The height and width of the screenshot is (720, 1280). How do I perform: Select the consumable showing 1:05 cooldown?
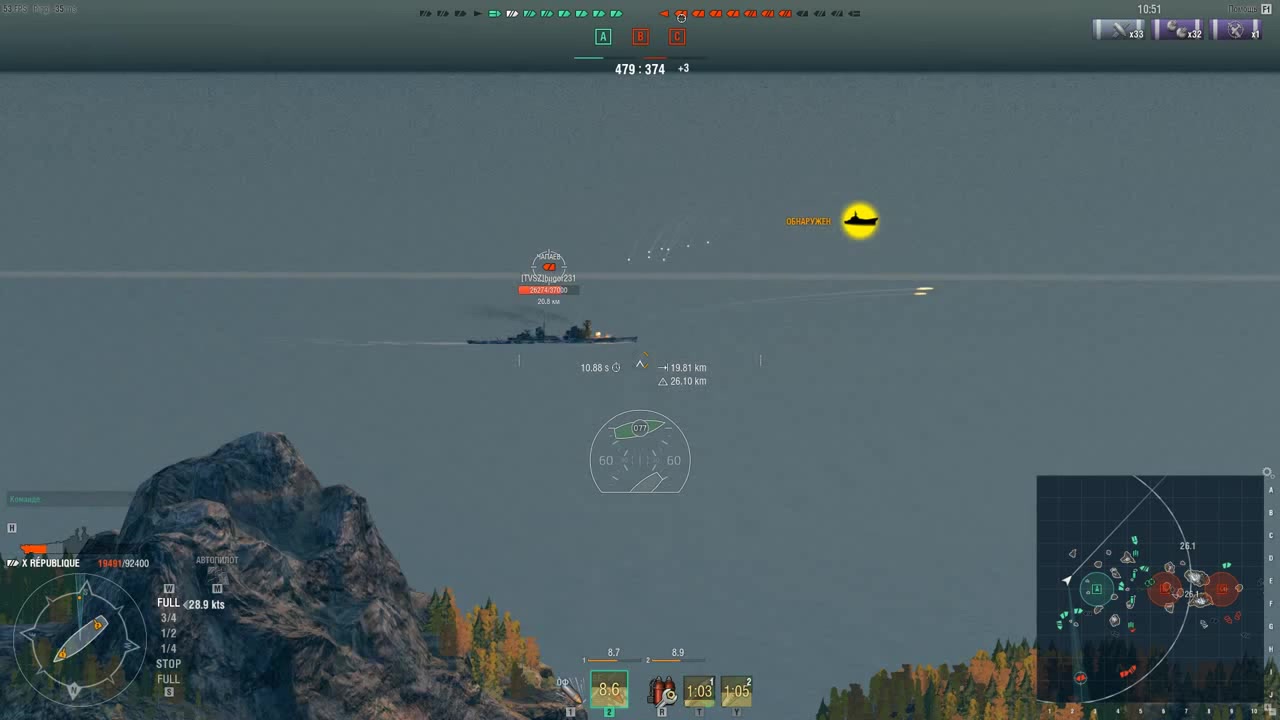[x=736, y=691]
